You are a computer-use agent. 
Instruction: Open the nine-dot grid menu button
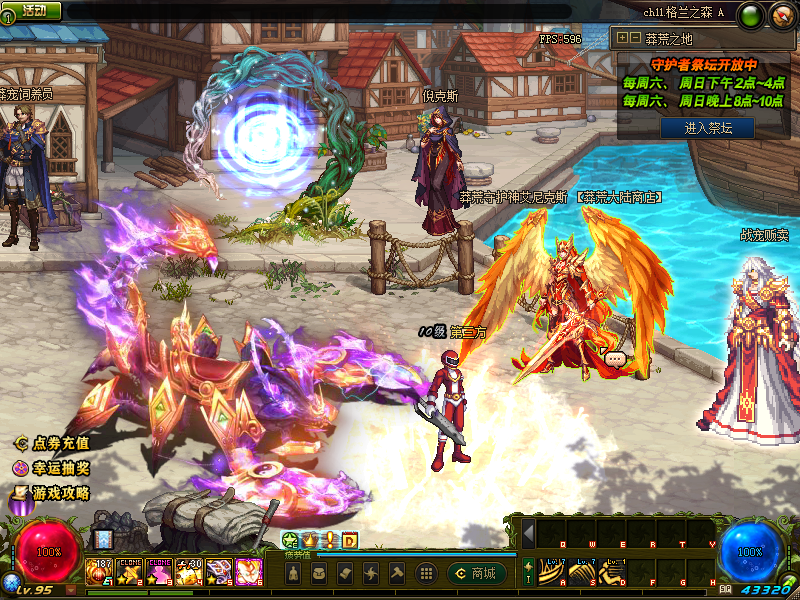coord(425,573)
